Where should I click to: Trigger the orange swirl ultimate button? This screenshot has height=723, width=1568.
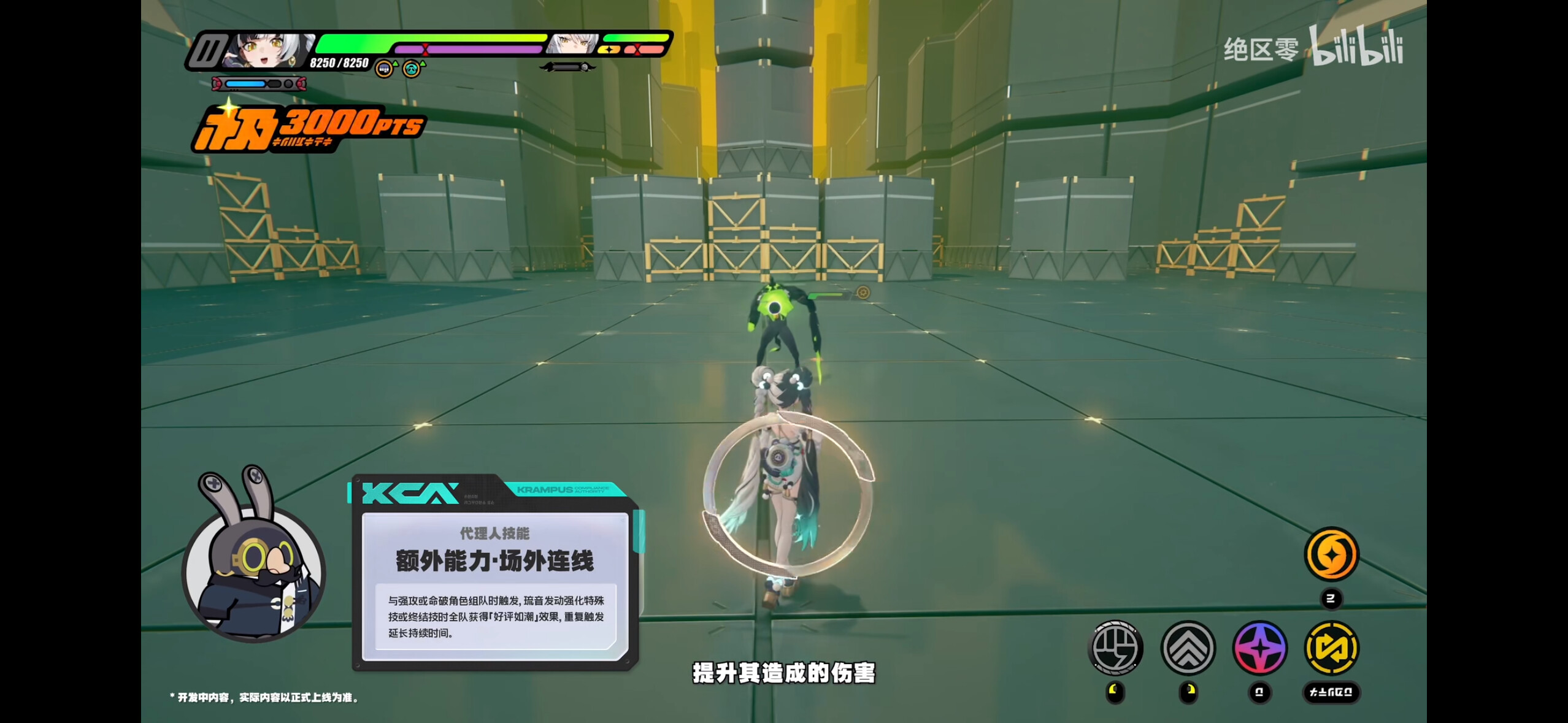pos(1331,554)
